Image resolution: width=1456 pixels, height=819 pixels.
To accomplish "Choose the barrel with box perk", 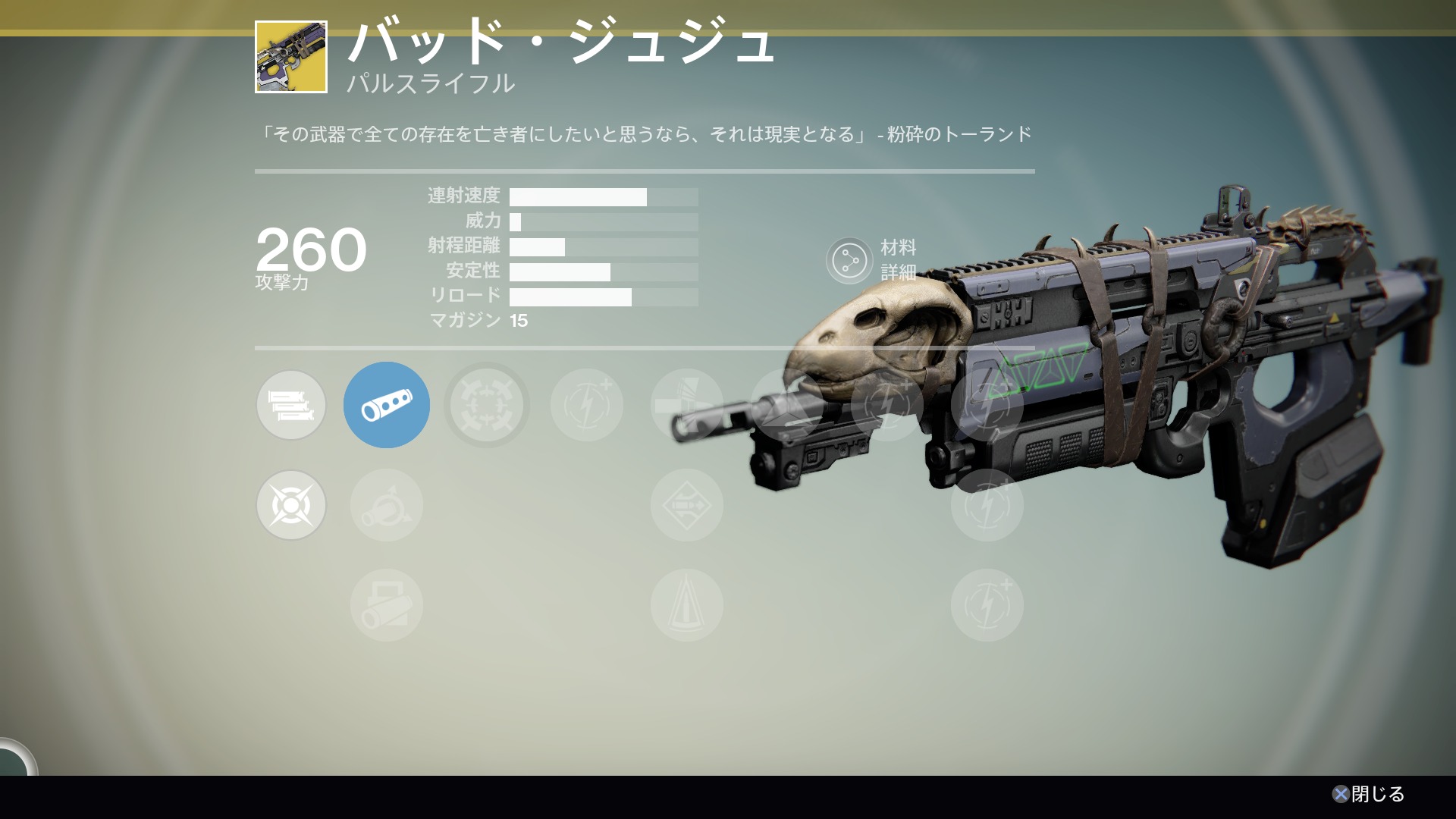I will 387,605.
